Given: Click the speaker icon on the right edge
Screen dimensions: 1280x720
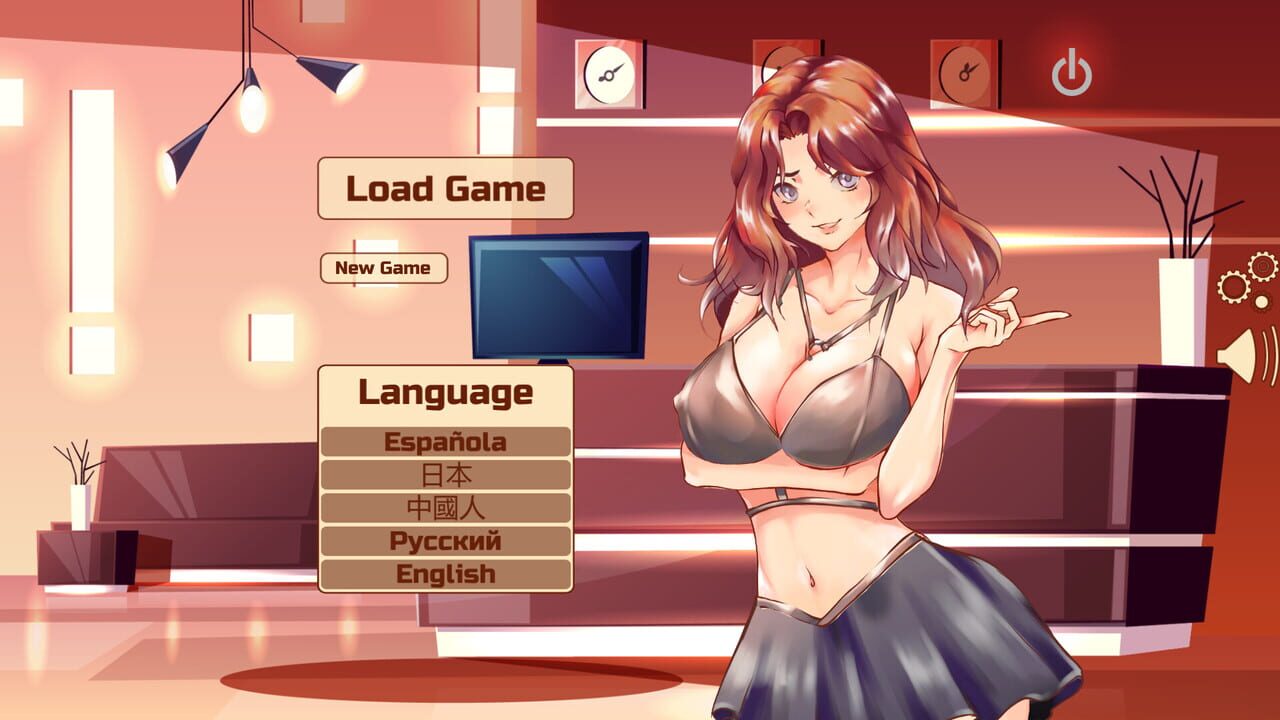Looking at the screenshot, I should (x=1239, y=354).
